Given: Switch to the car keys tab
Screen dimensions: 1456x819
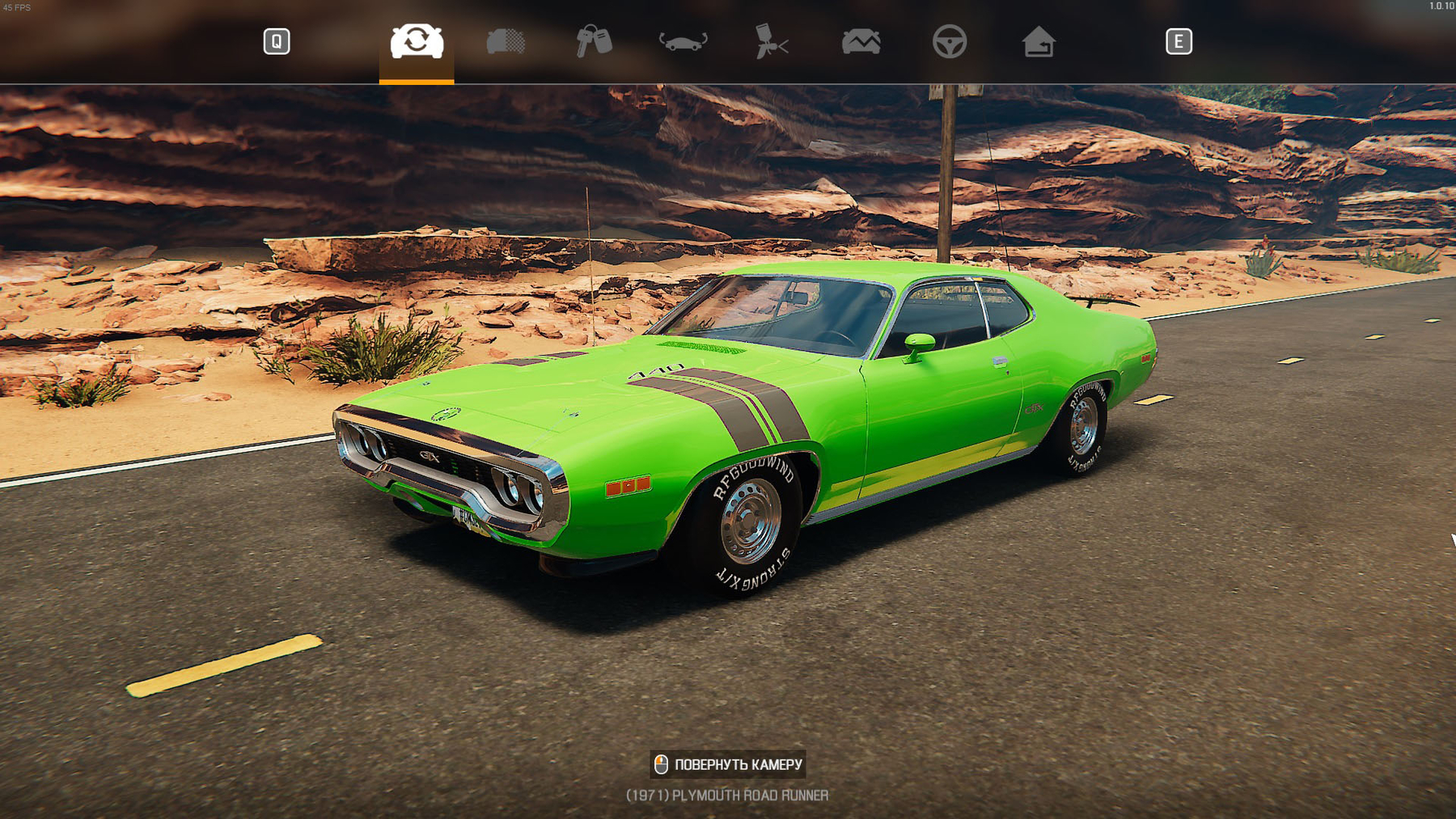Looking at the screenshot, I should (594, 41).
